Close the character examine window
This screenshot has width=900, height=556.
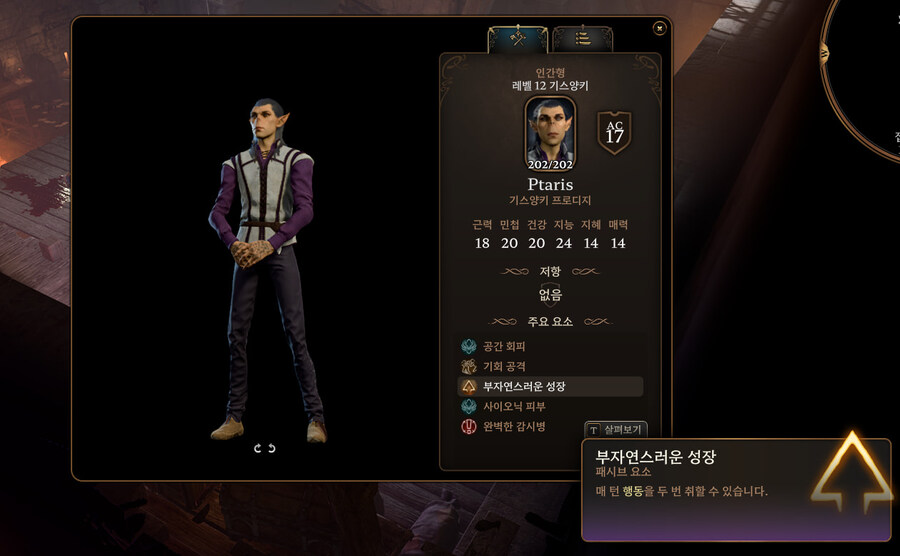click(659, 28)
